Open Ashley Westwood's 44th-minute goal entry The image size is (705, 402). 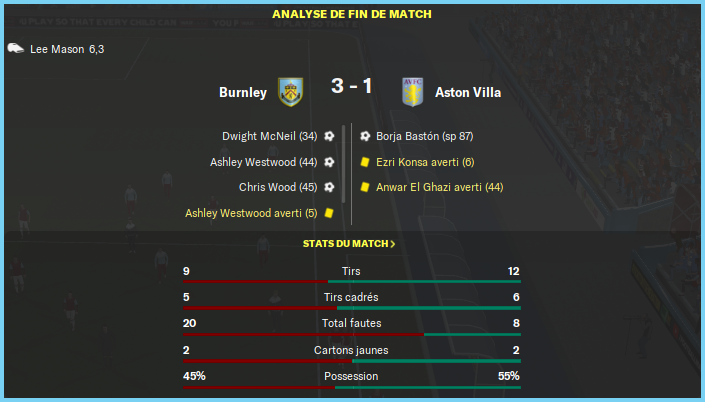[x=264, y=162]
